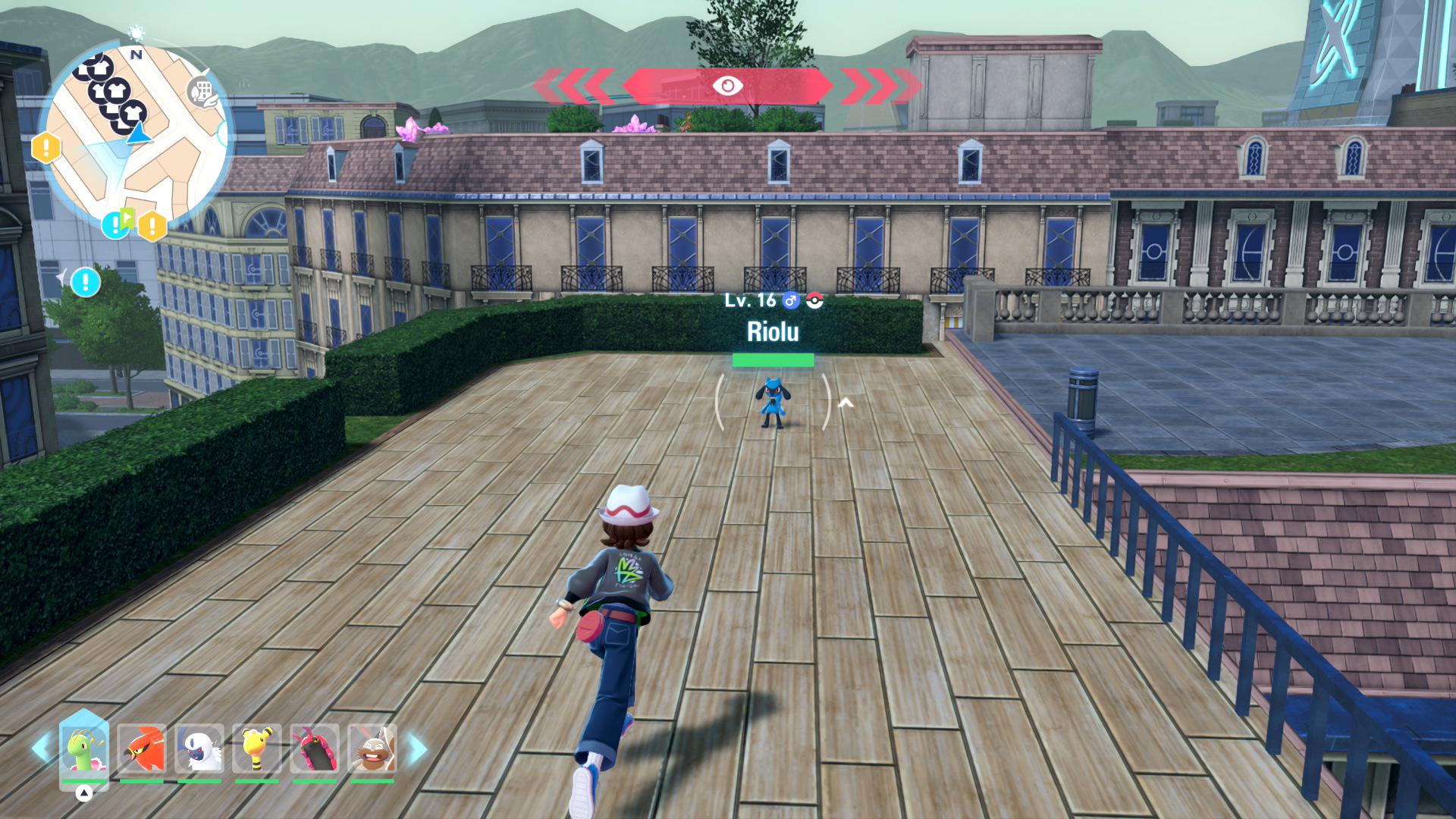Screen dimensions: 1456x819
Task: Select Meganium in the party bar
Action: [84, 748]
